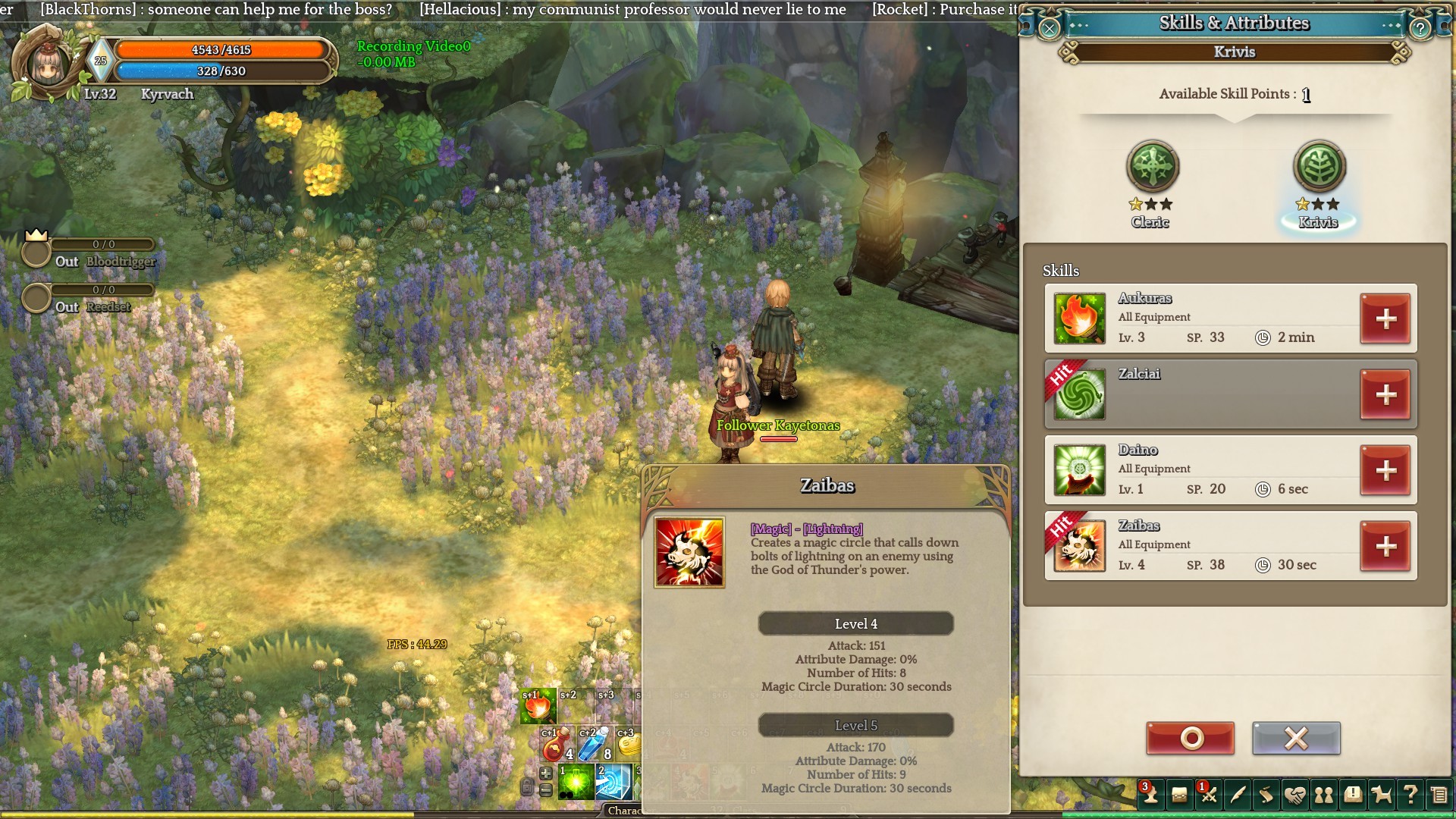
Task: Increase the Daino skill level
Action: pyautogui.click(x=1385, y=471)
